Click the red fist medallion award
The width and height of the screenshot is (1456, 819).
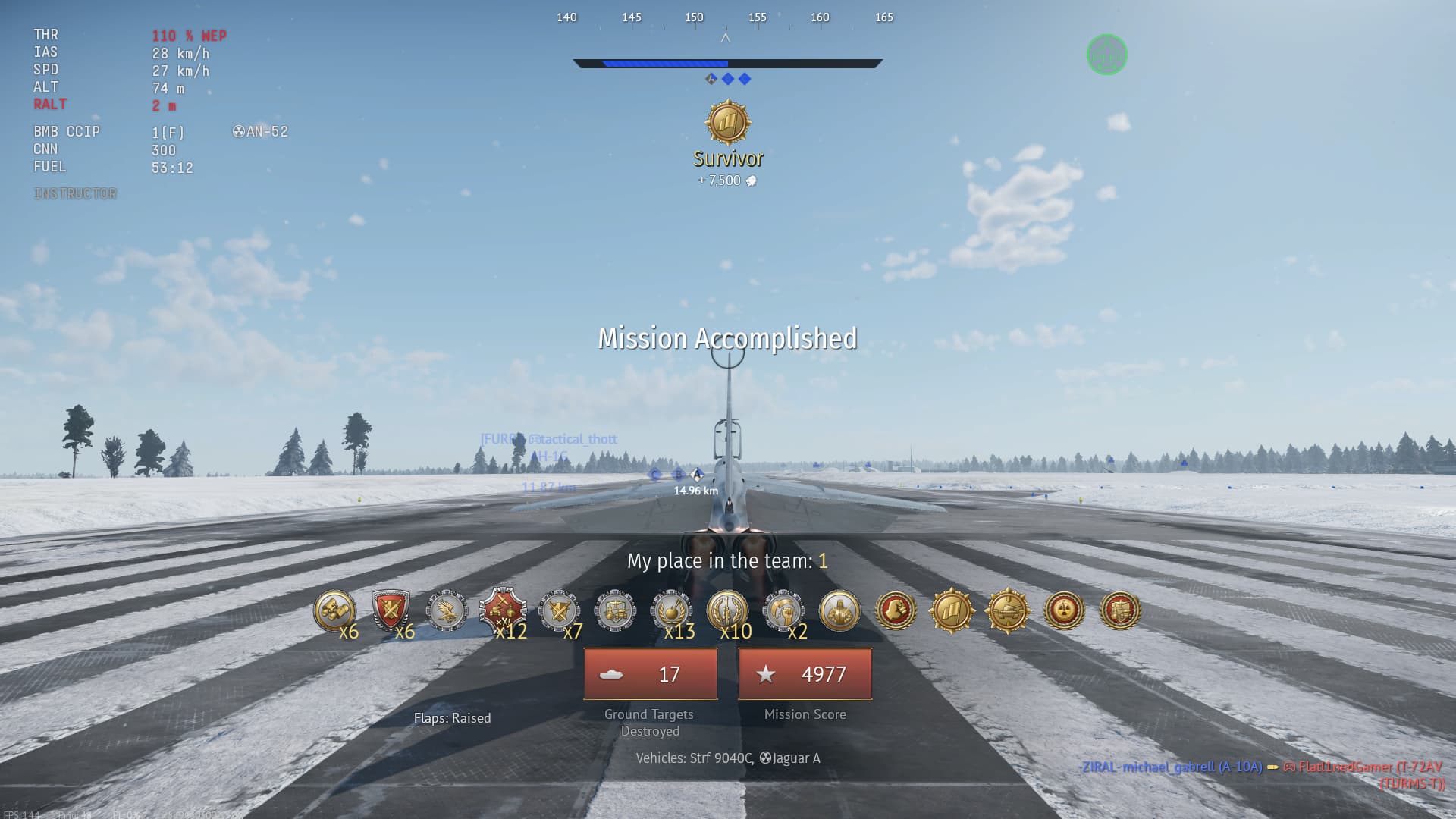coord(895,610)
